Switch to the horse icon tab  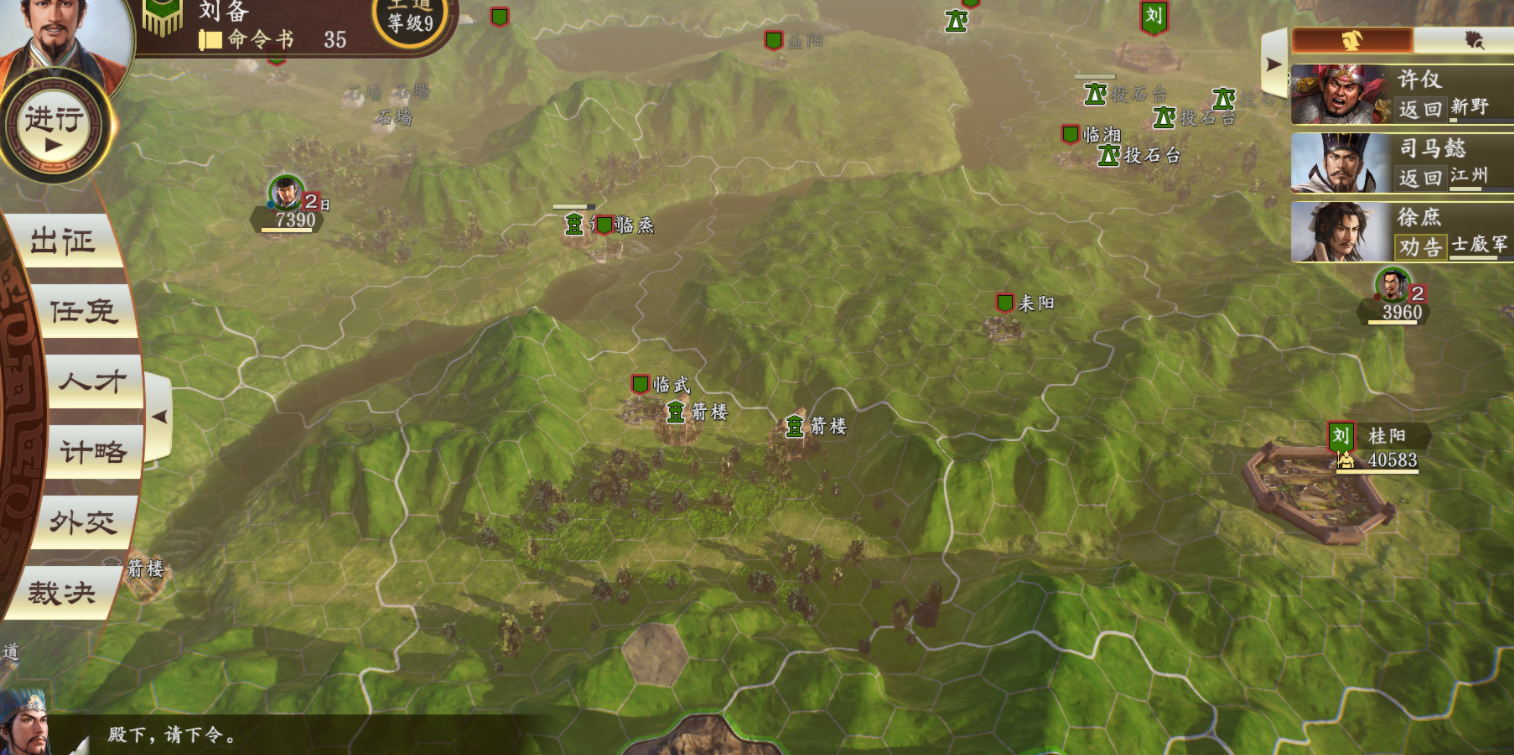point(1352,40)
